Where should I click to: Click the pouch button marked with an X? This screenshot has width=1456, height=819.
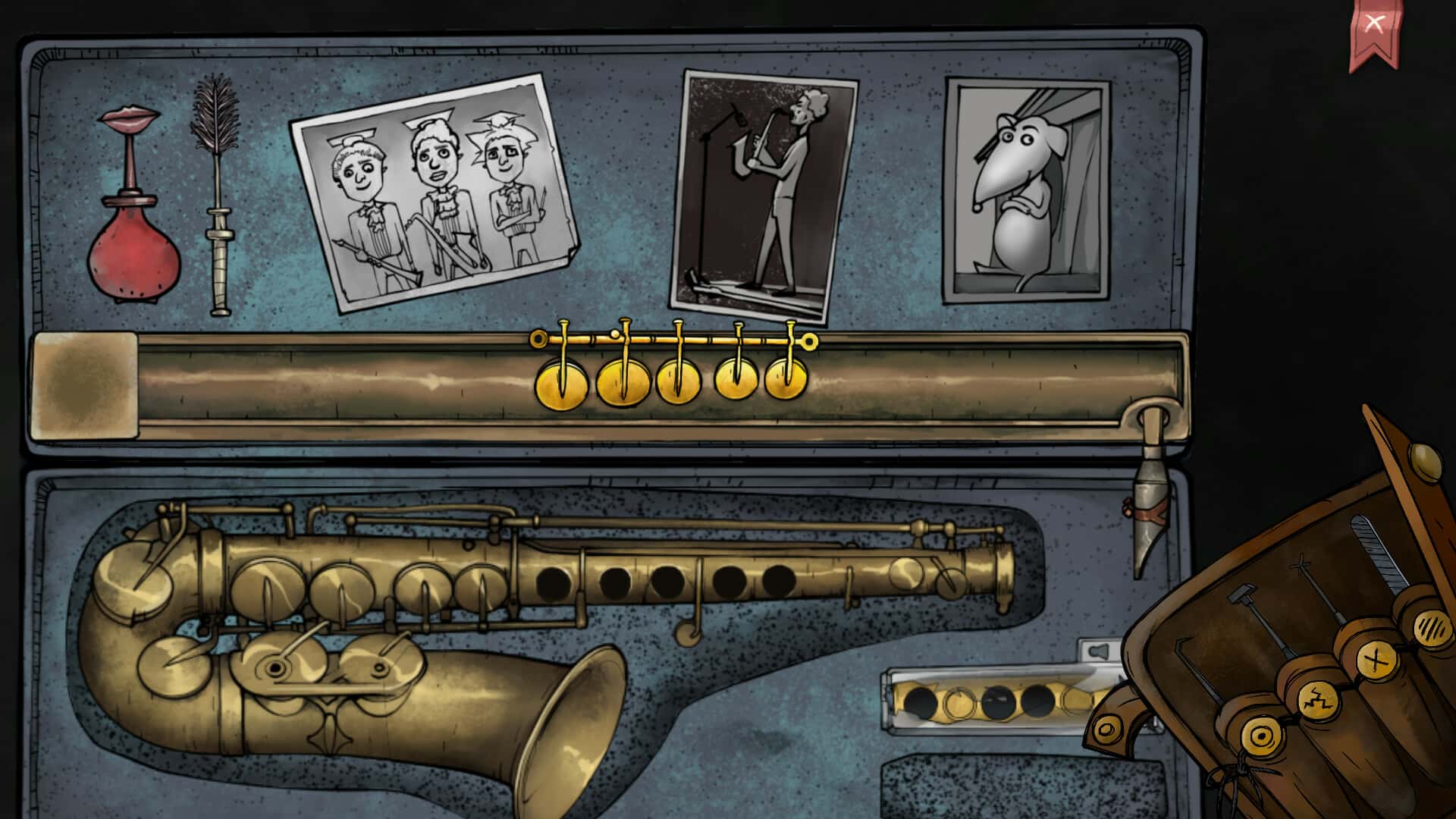coord(1376,660)
